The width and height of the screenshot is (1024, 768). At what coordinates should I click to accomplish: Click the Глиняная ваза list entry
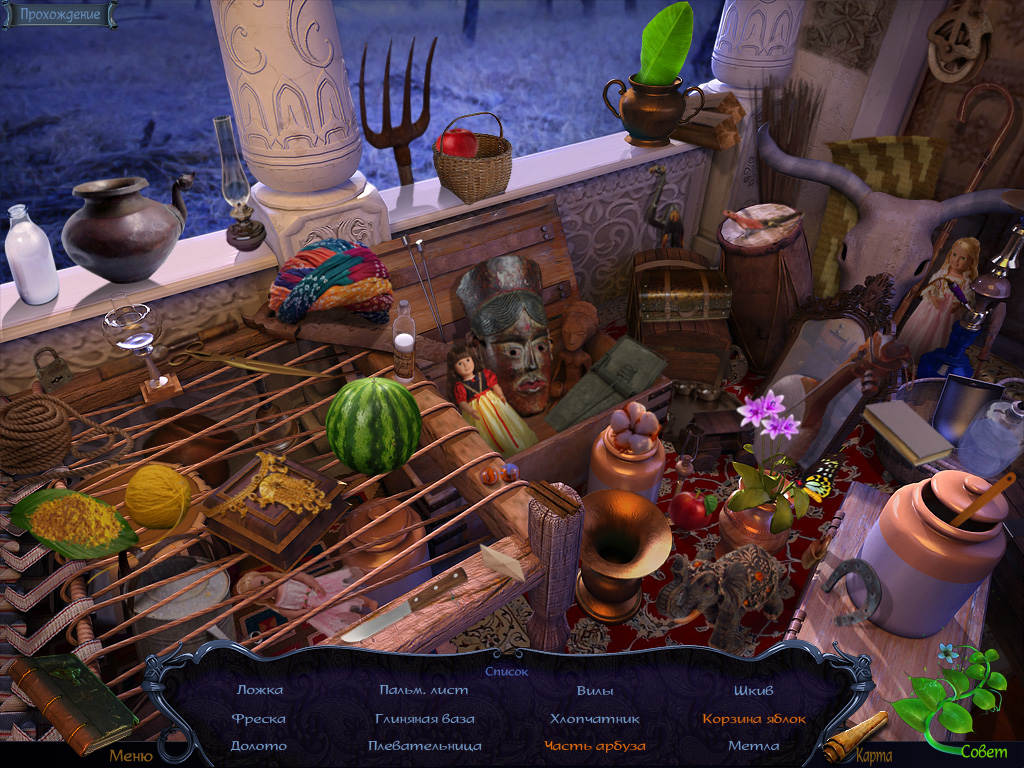click(424, 718)
